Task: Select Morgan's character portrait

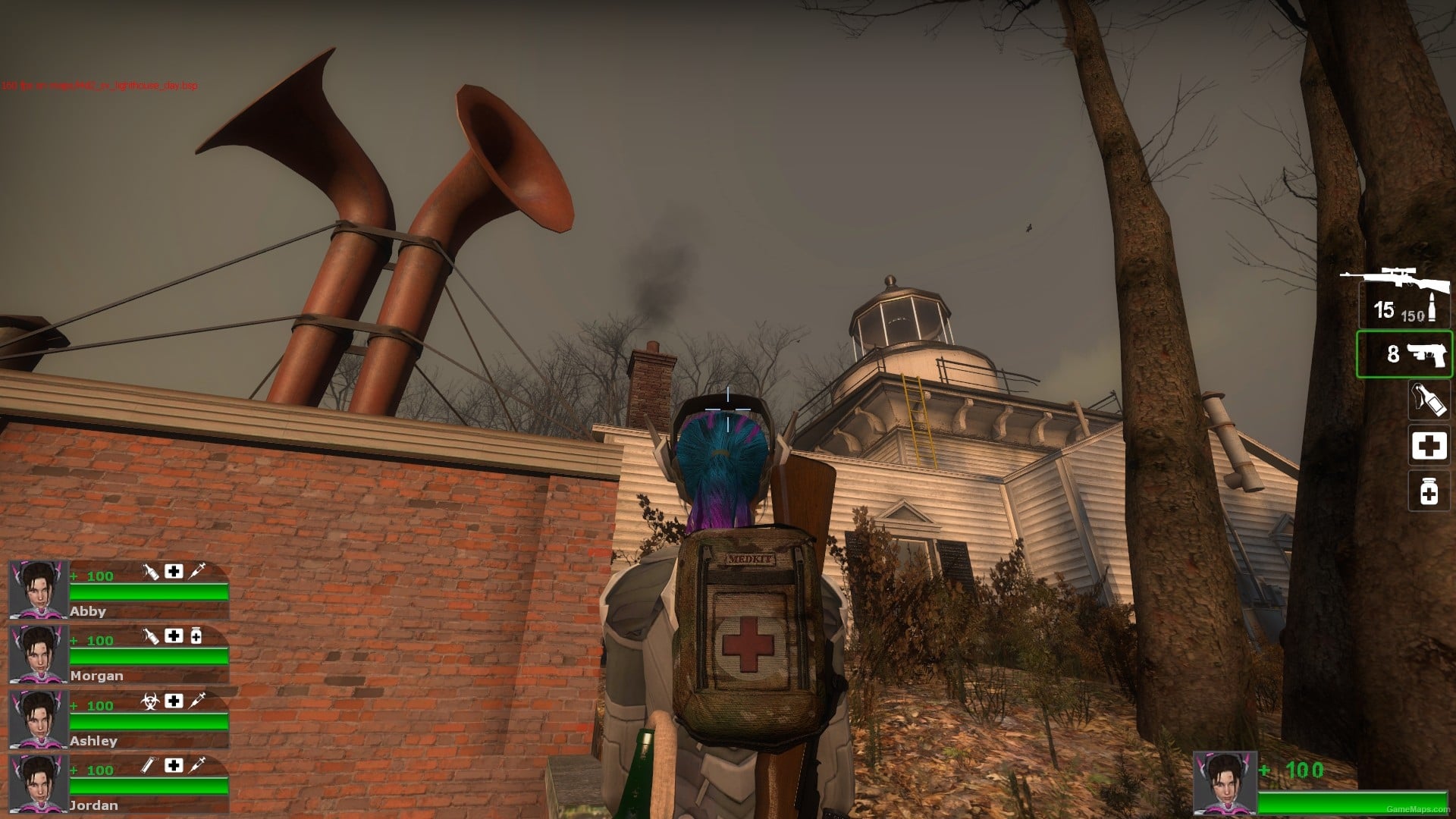Action: [39, 654]
